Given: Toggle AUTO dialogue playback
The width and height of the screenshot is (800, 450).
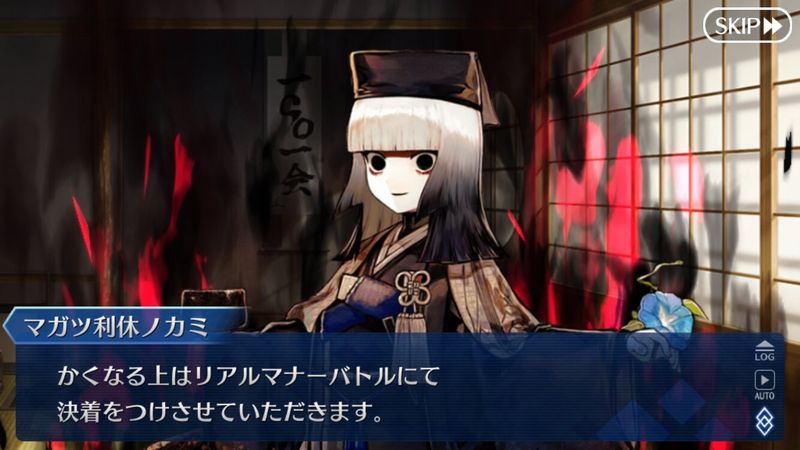Looking at the screenshot, I should [765, 383].
